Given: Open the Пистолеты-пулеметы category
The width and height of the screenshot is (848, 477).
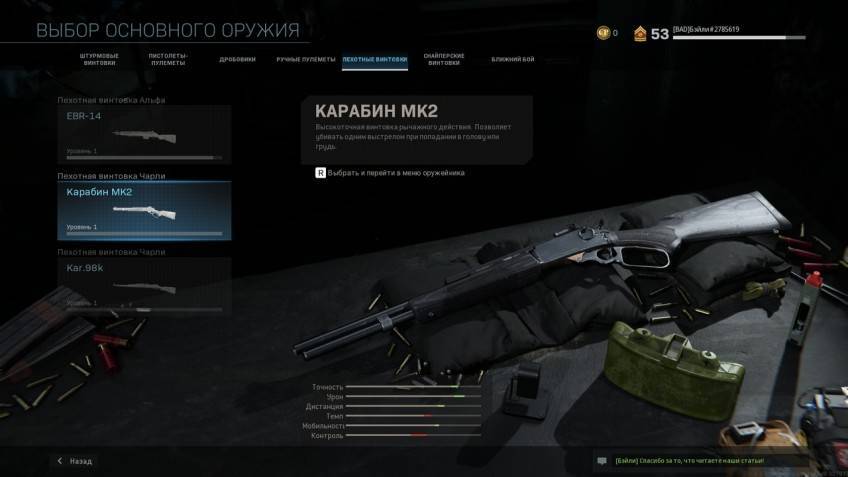Looking at the screenshot, I should click(168, 60).
